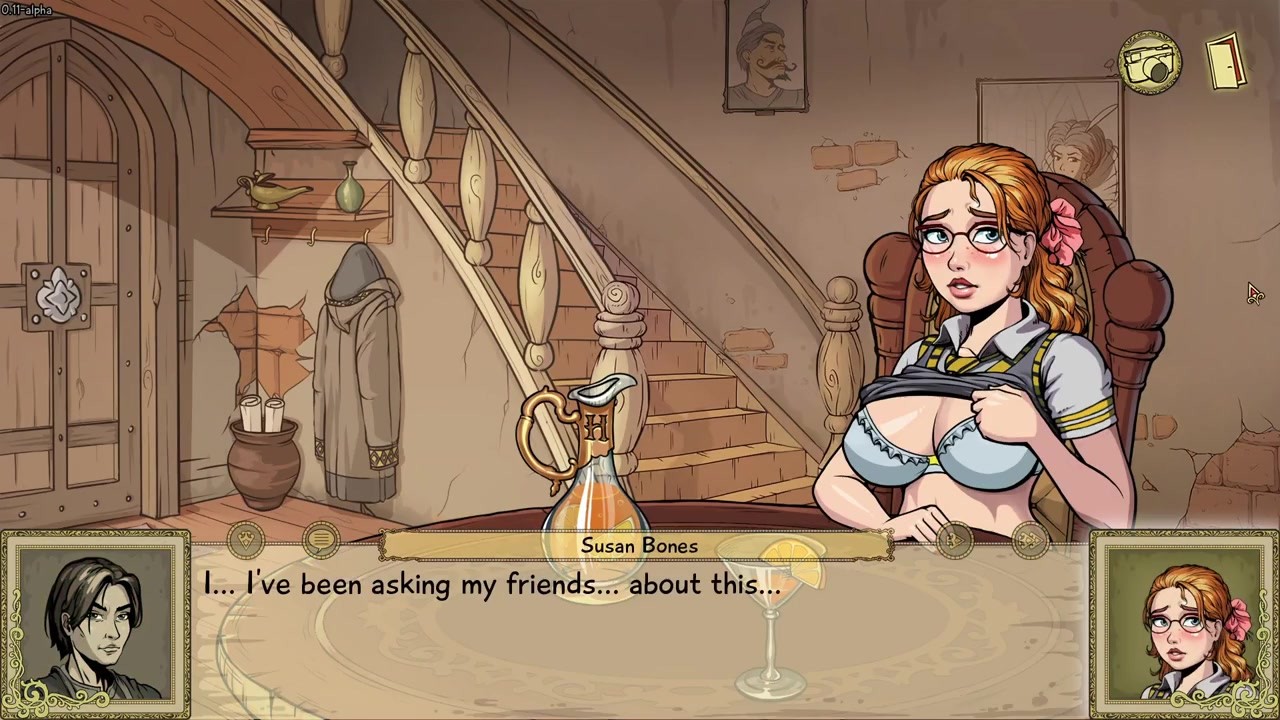Advance dialogue with the single-arrow button
Screen dimensions: 1280x720
955,541
